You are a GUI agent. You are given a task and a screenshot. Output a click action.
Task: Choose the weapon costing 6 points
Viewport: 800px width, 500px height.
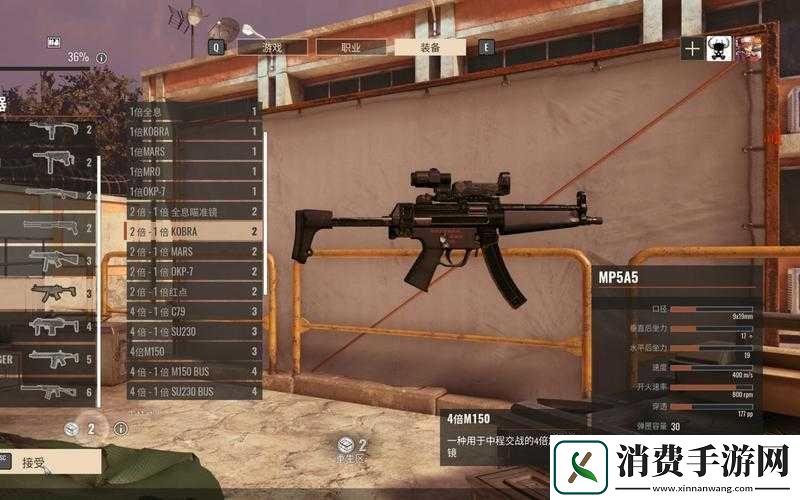point(50,391)
